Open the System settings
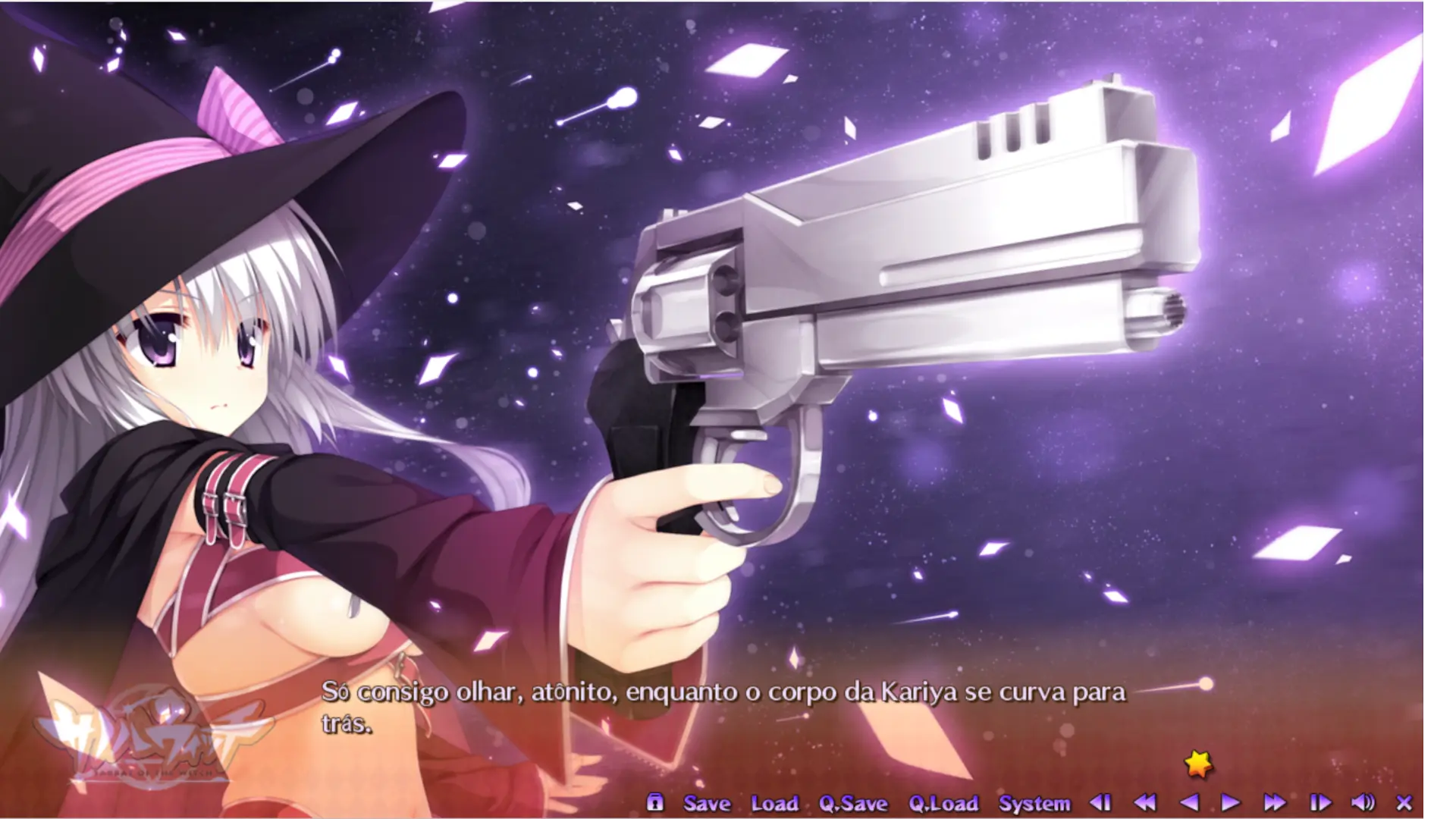Image resolution: width=1456 pixels, height=819 pixels. point(1034,803)
